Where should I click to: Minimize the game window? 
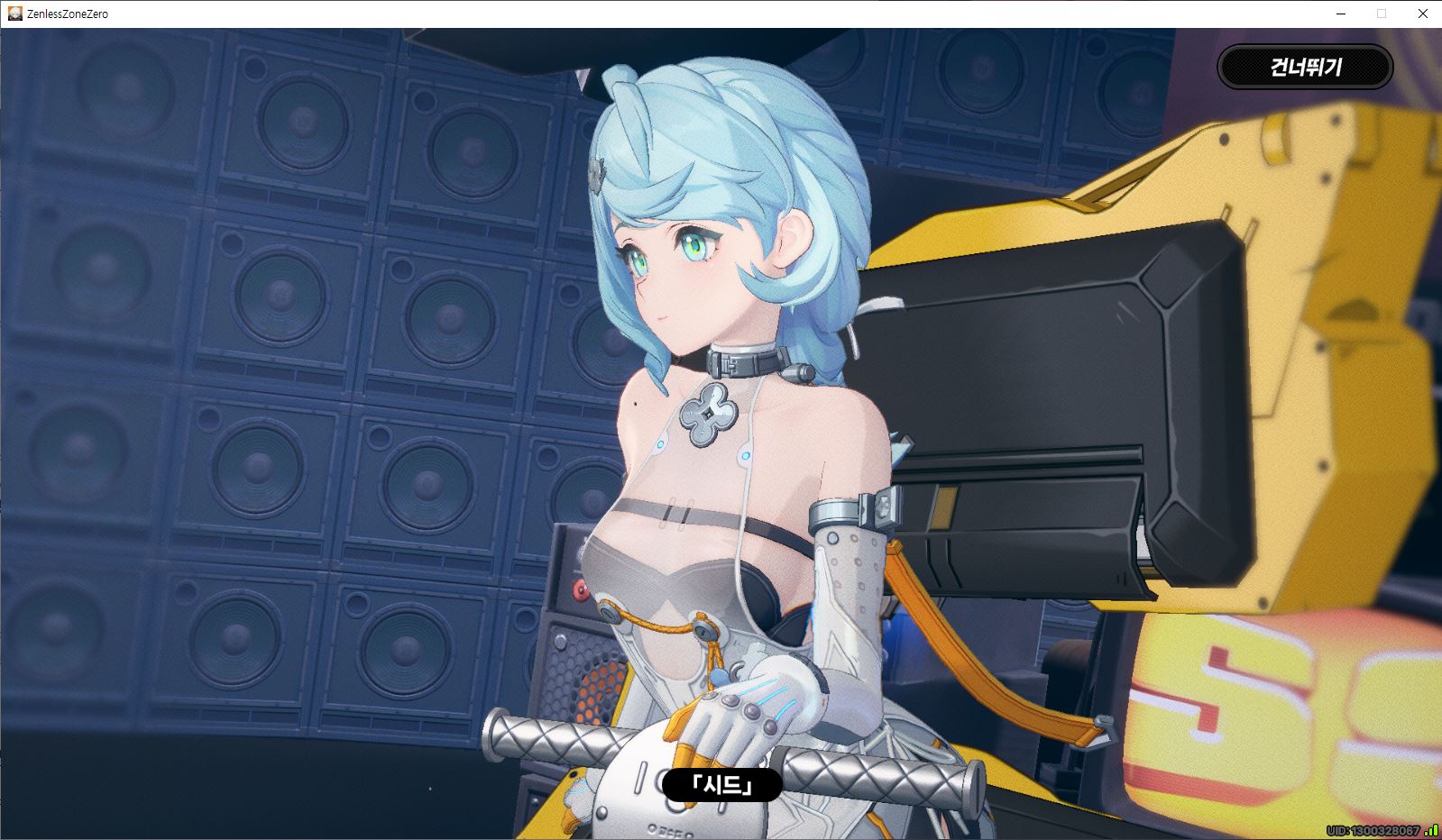tap(1339, 14)
